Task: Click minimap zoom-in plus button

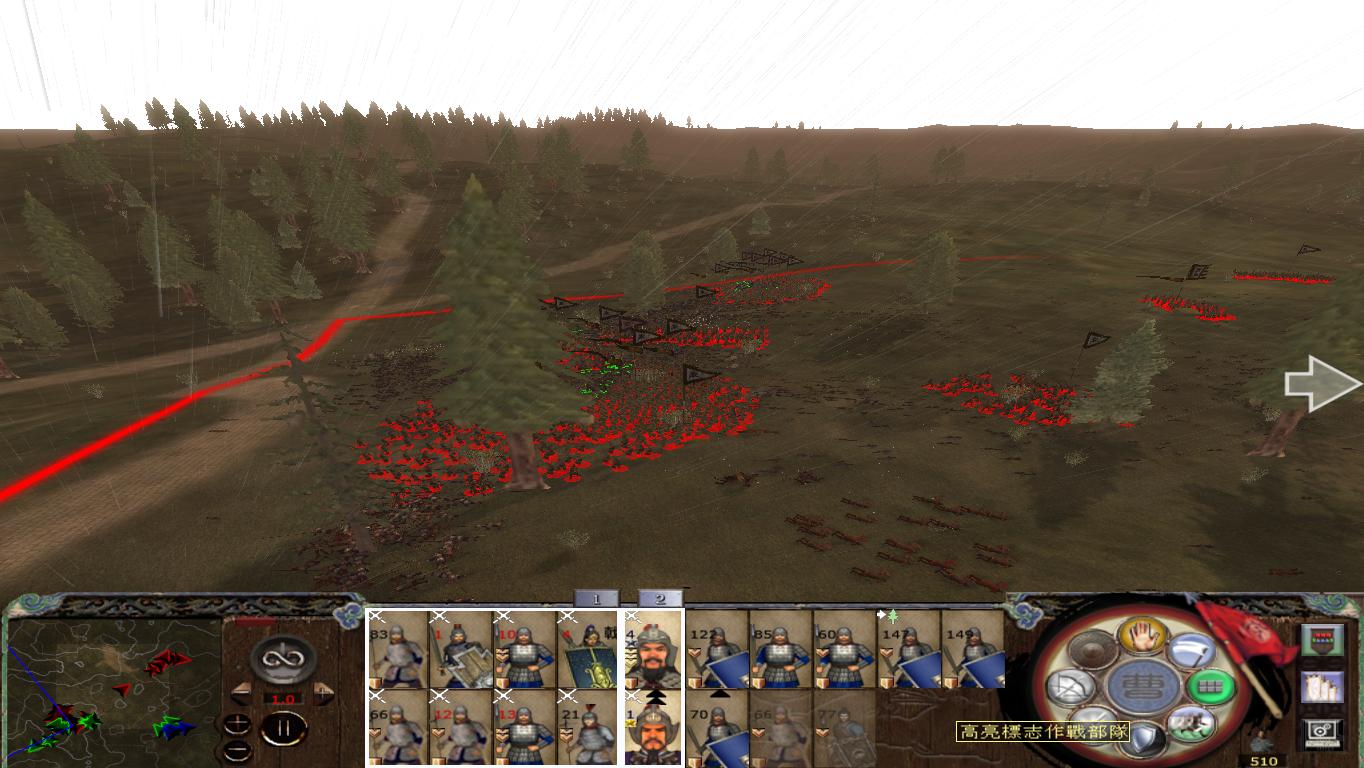Action: click(x=238, y=724)
